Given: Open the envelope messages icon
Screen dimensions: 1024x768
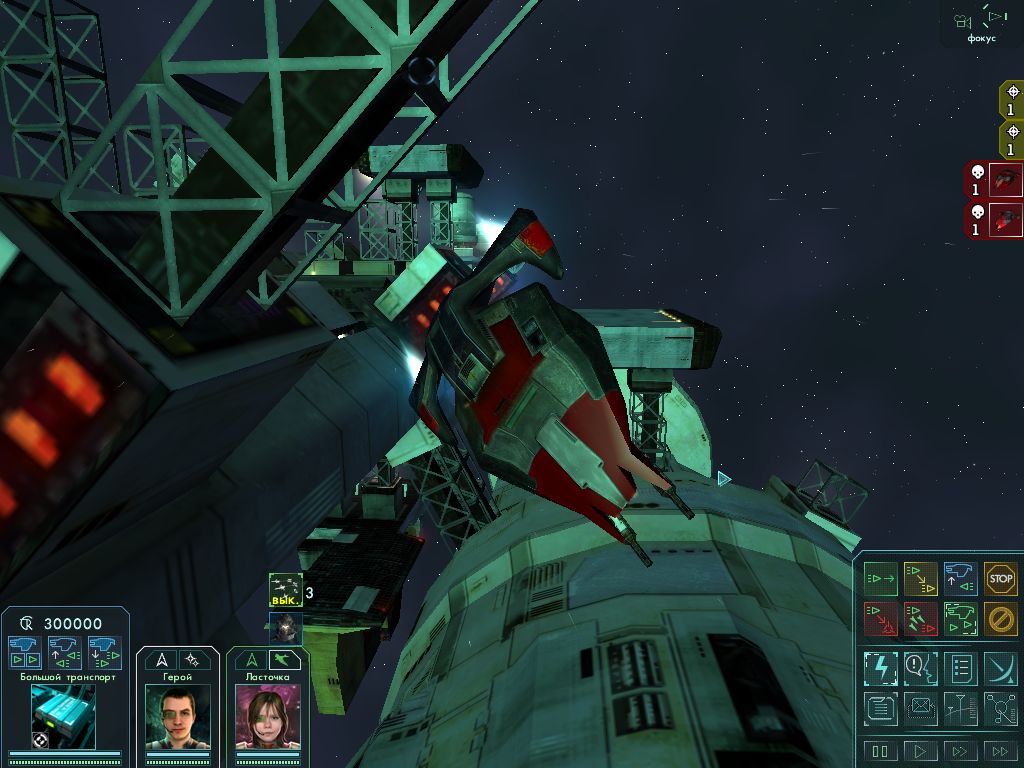Looking at the screenshot, I should tap(920, 708).
